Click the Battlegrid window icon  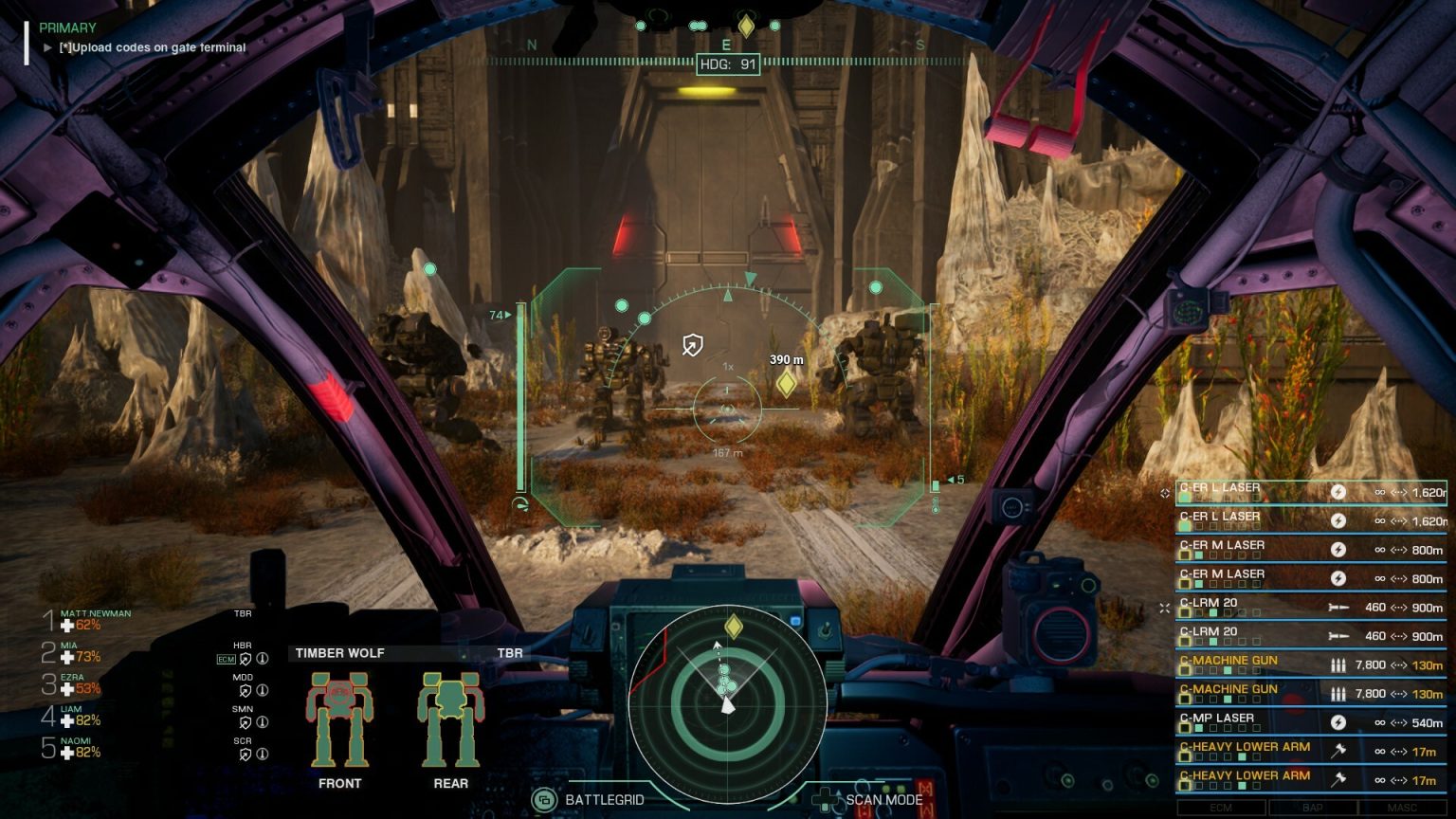click(544, 799)
